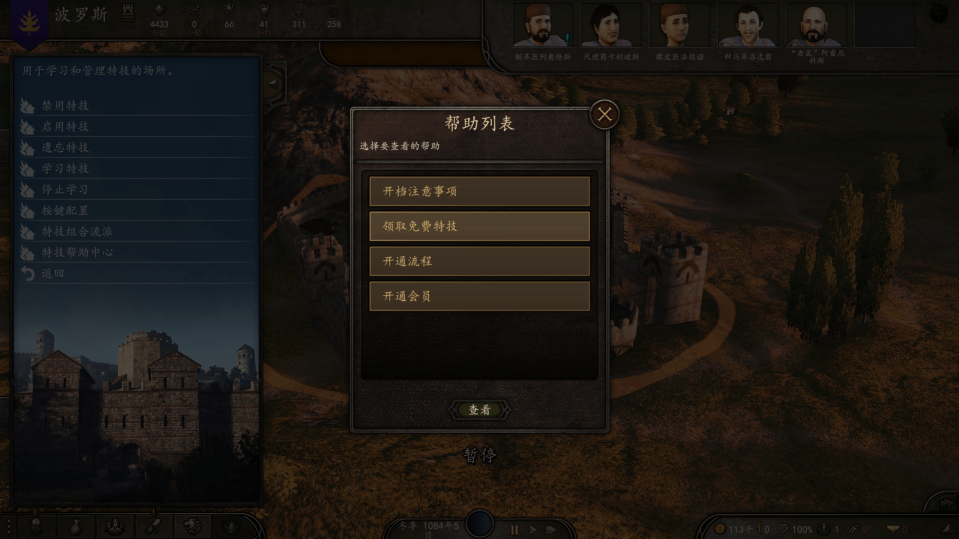Select the 代理商卡利欧斯 portrait

tap(609, 26)
